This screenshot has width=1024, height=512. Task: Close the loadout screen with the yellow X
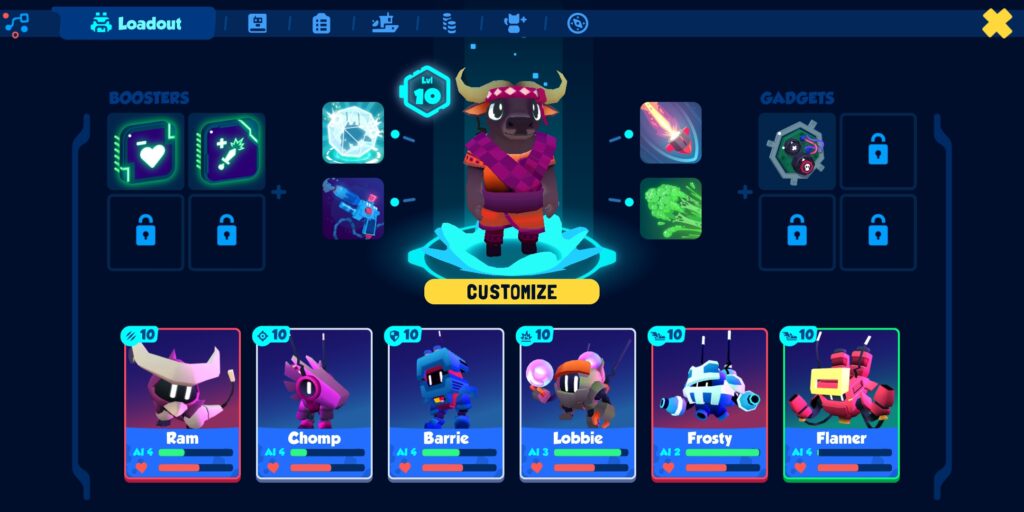tap(997, 22)
